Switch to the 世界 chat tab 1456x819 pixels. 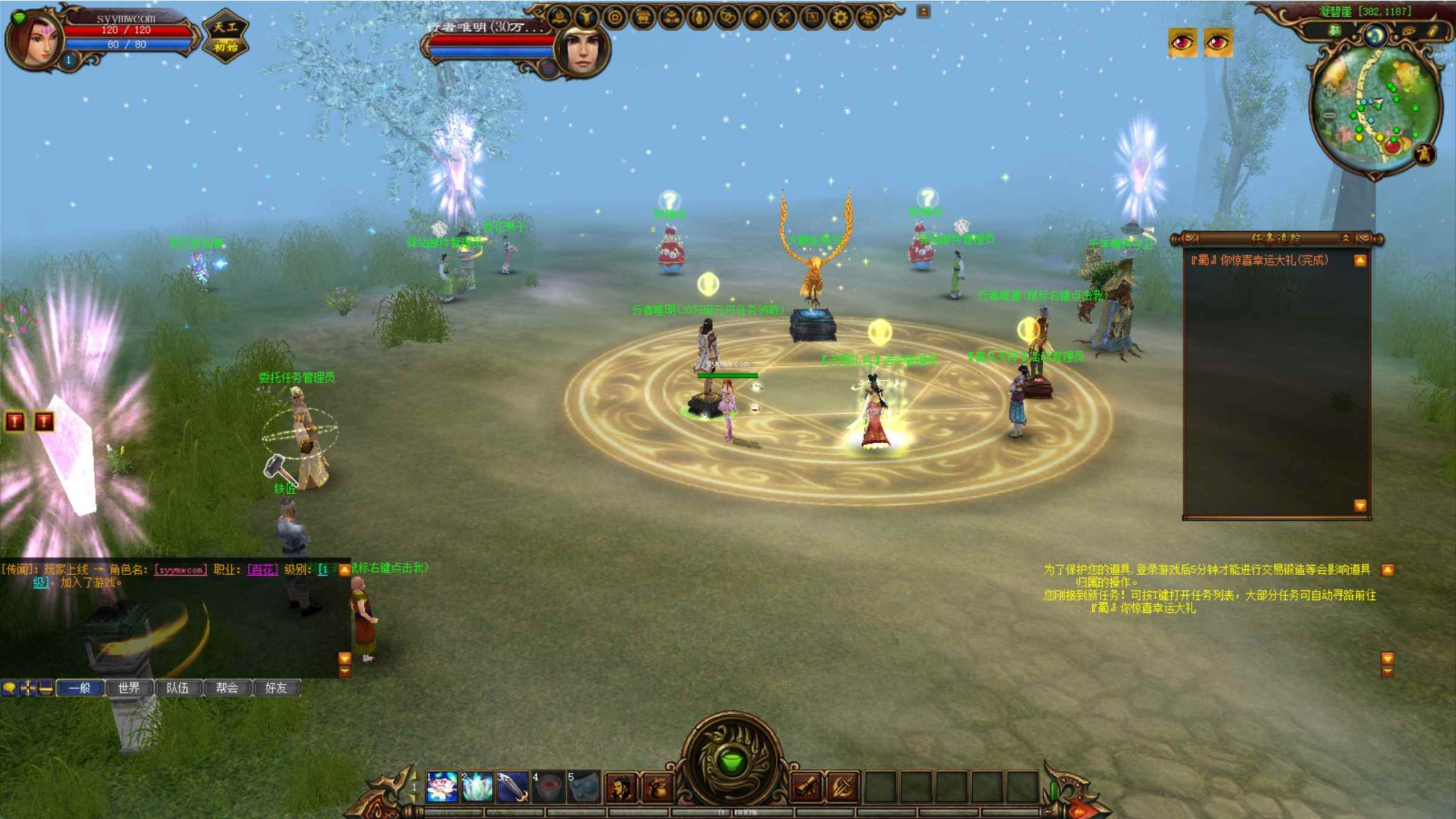click(129, 688)
